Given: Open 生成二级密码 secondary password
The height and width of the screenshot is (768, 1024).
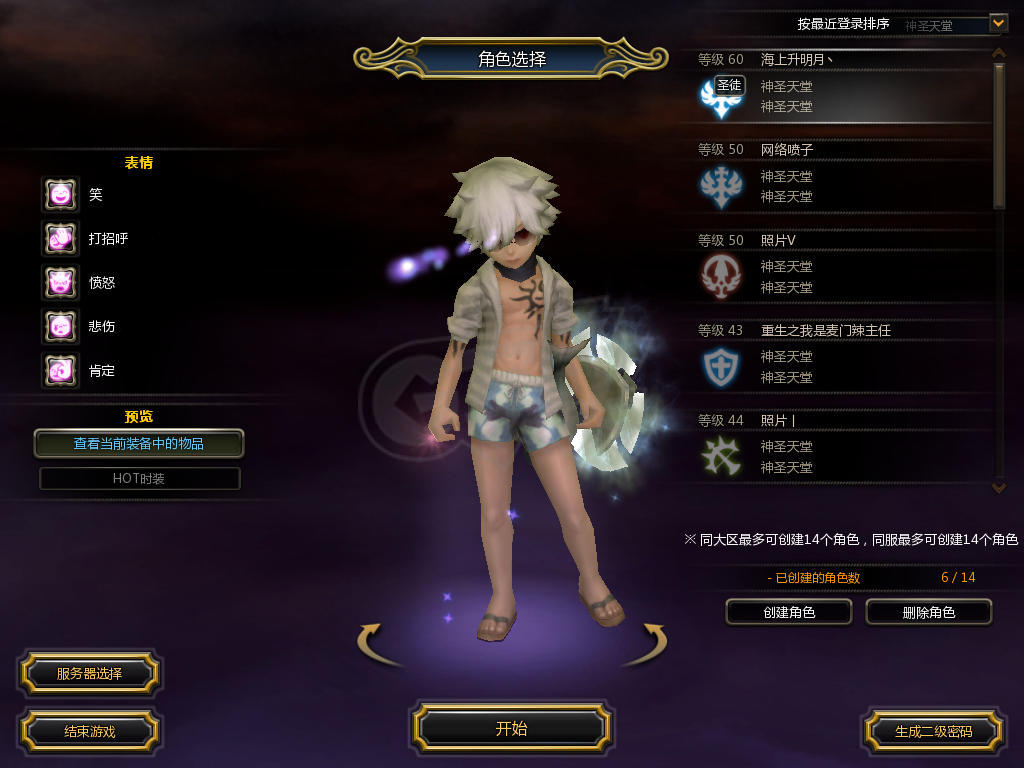Looking at the screenshot, I should click(x=933, y=731).
